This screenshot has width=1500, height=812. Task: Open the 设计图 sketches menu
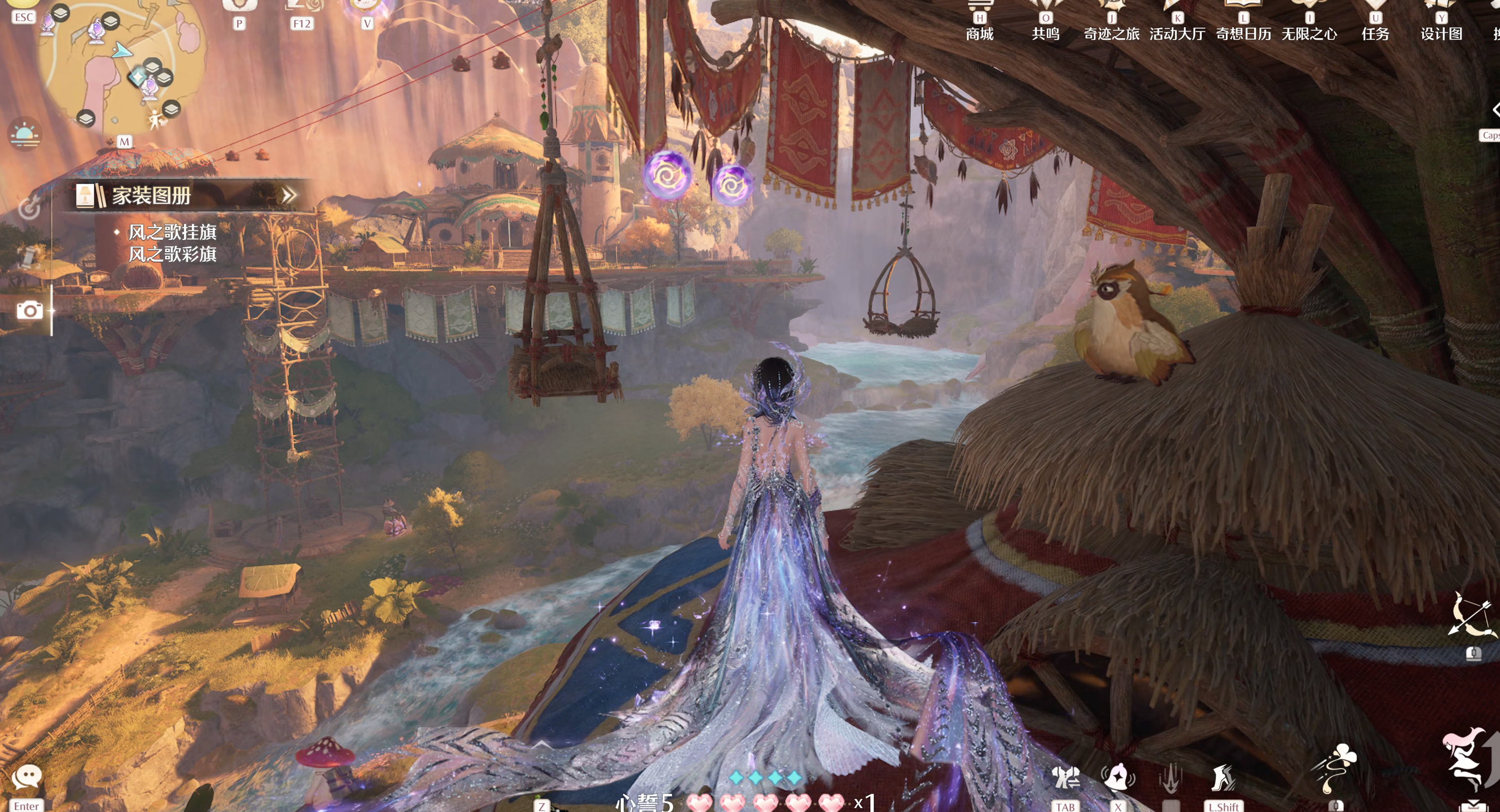point(1441,23)
